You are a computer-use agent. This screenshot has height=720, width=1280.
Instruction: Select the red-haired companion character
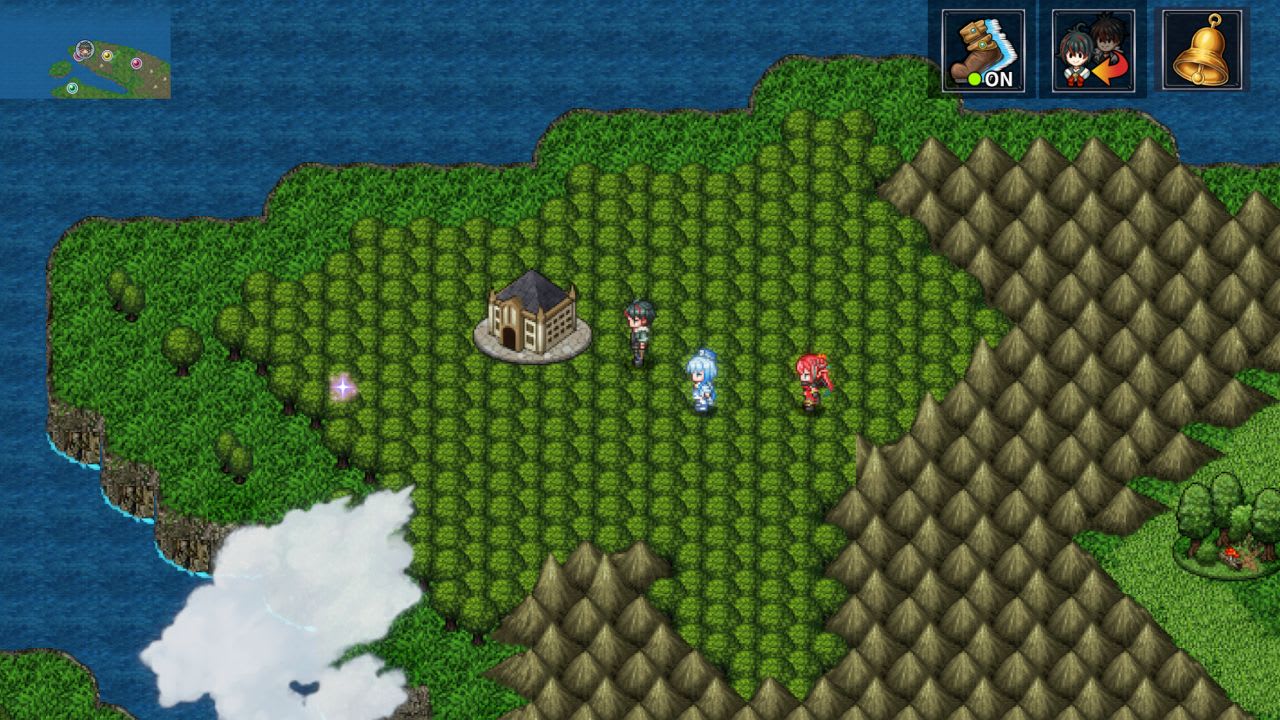[x=812, y=380]
